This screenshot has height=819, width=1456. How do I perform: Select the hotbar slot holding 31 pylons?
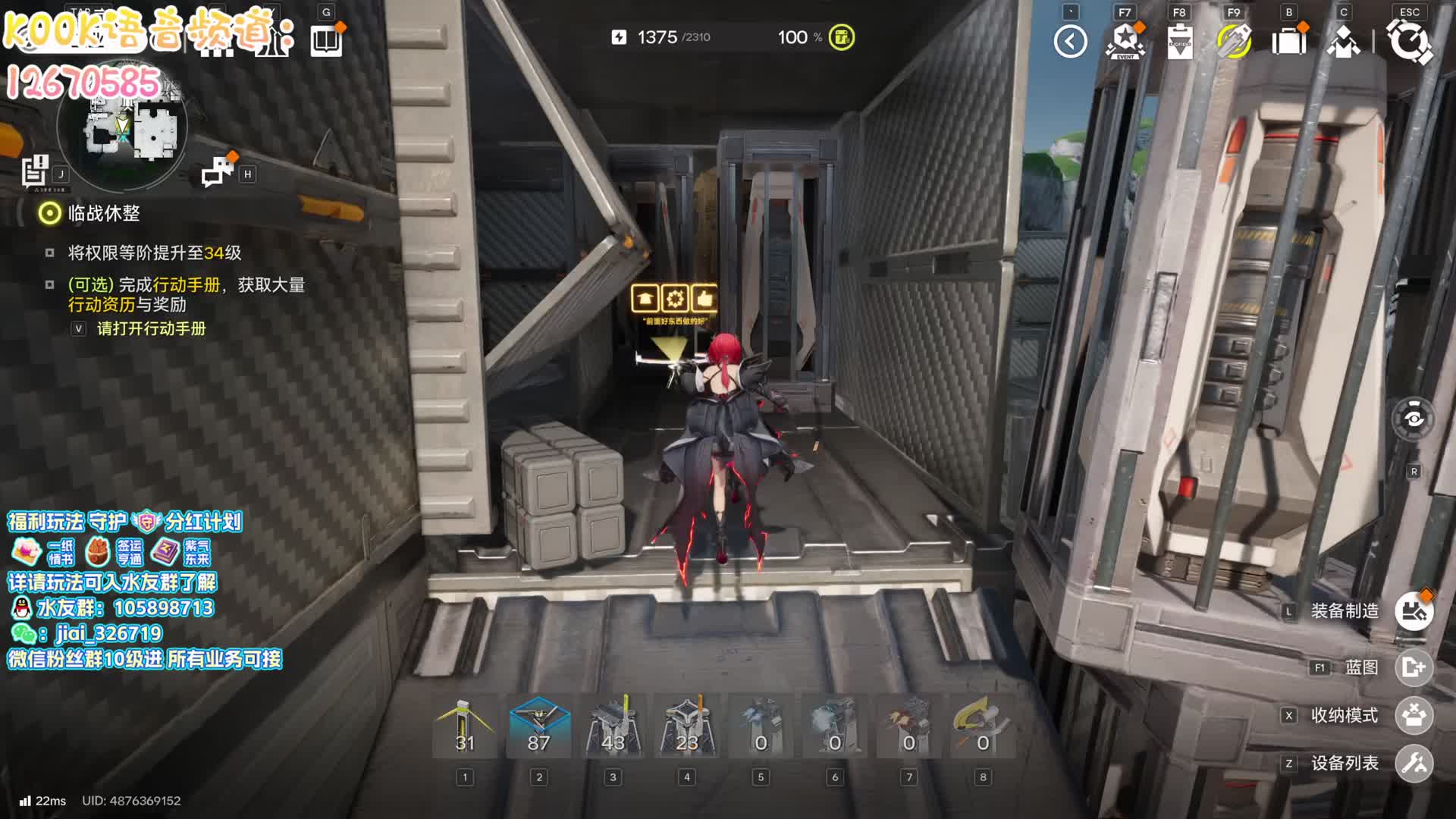[x=465, y=728]
